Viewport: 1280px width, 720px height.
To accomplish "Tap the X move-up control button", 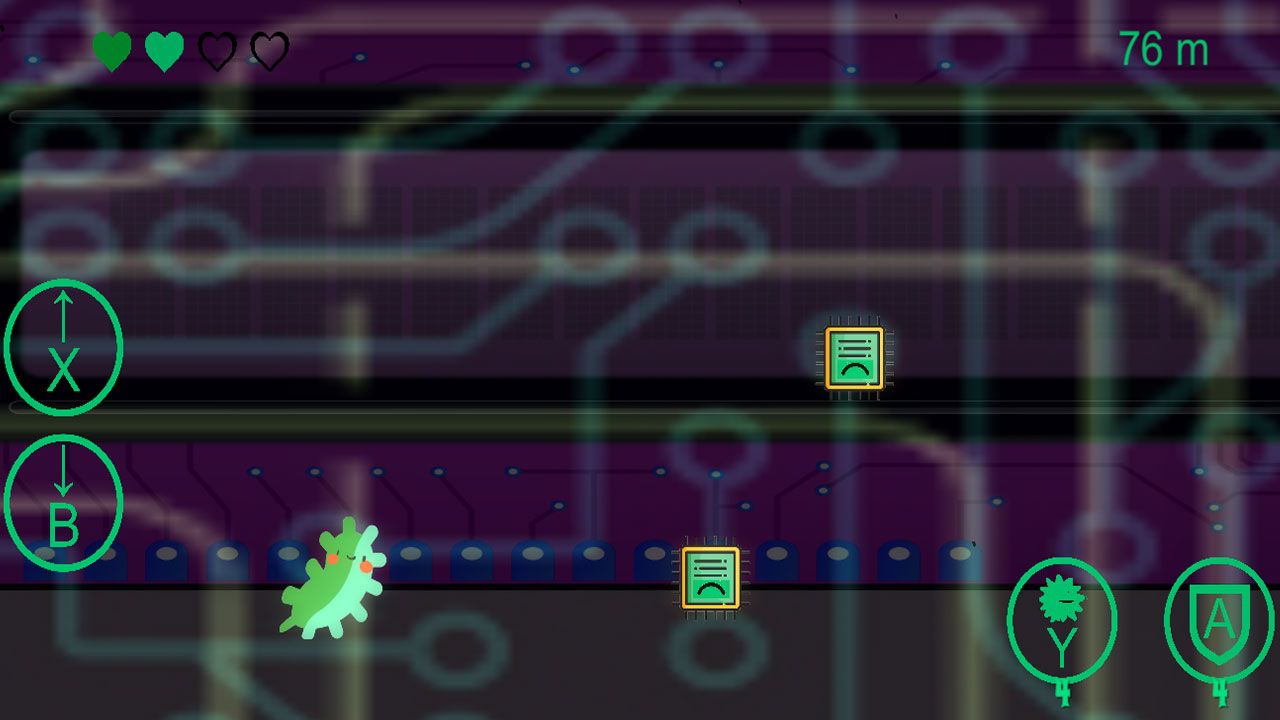I will tap(63, 345).
